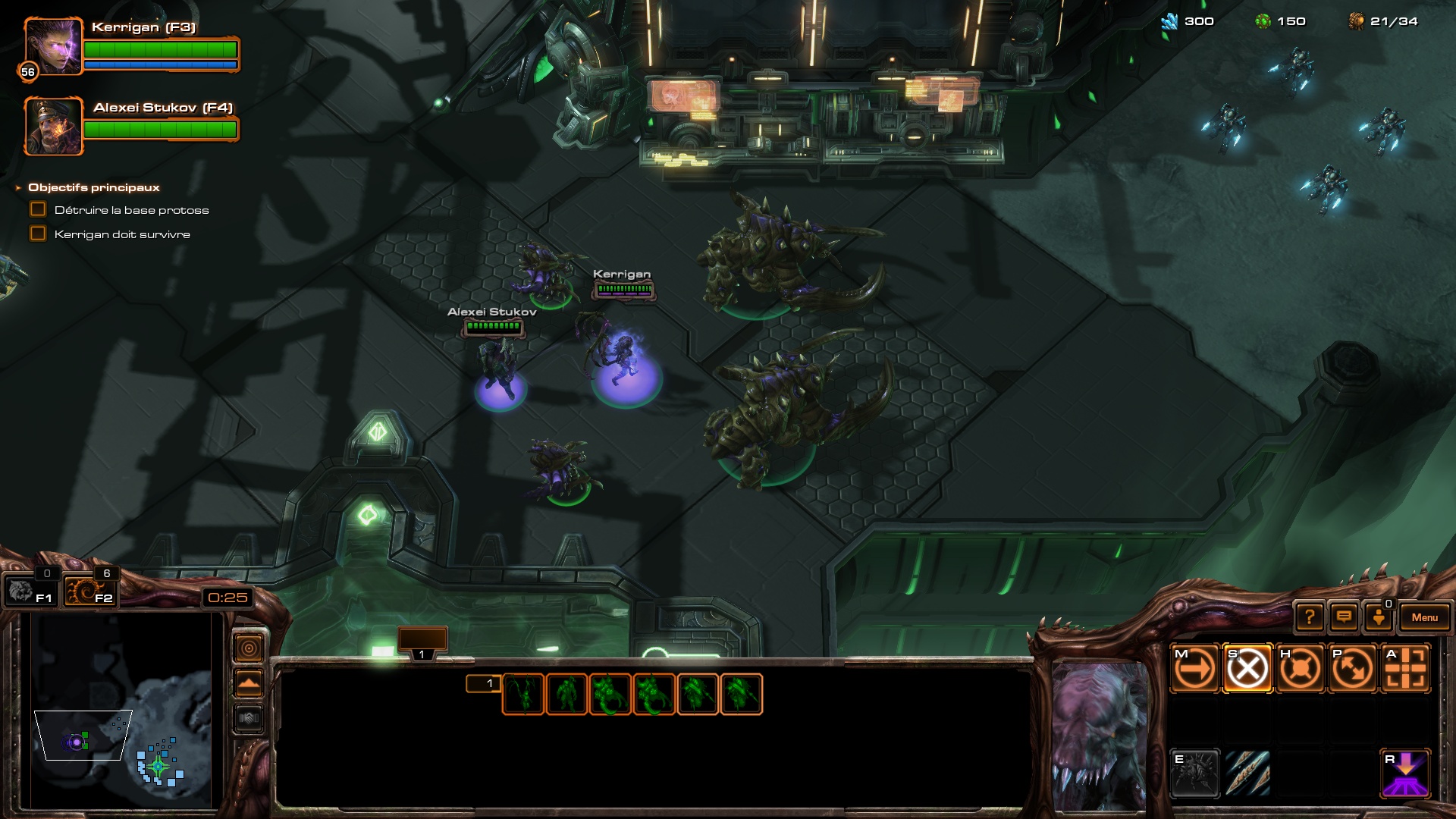The image size is (1456, 819).
Task: Choose the Hold Position command
Action: (1300, 669)
